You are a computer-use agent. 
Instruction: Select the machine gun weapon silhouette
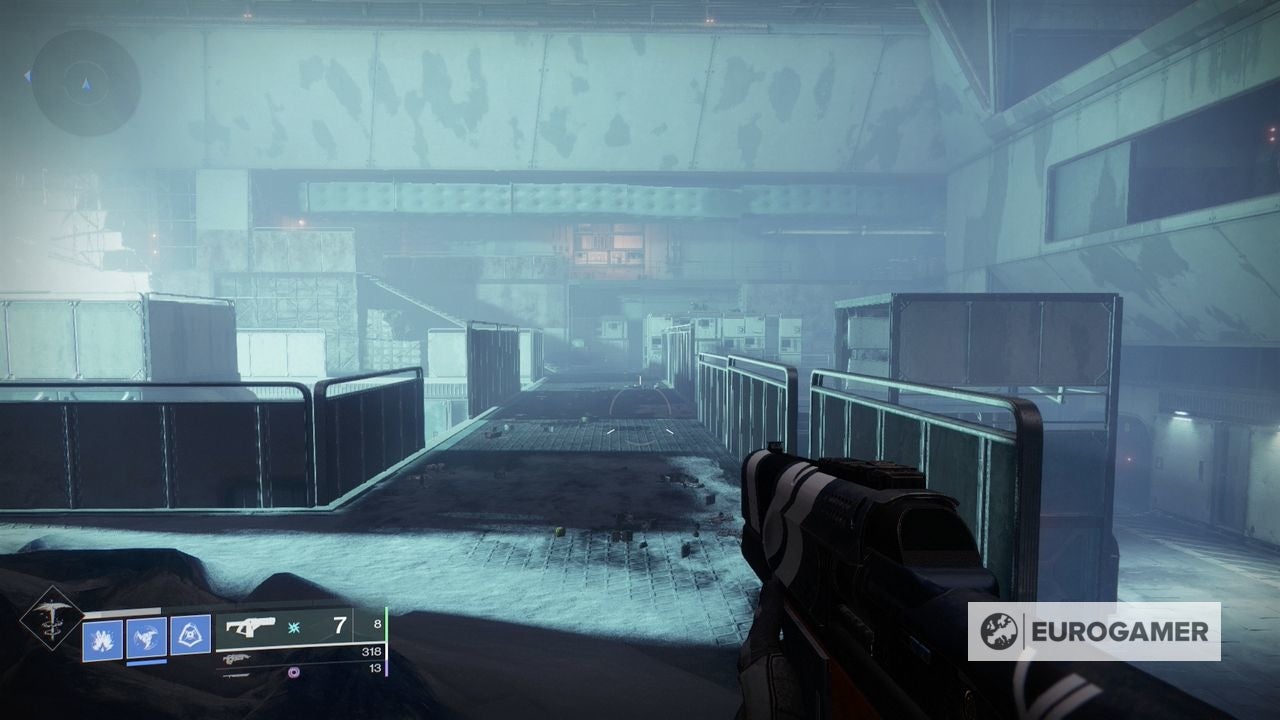pyautogui.click(x=236, y=659)
